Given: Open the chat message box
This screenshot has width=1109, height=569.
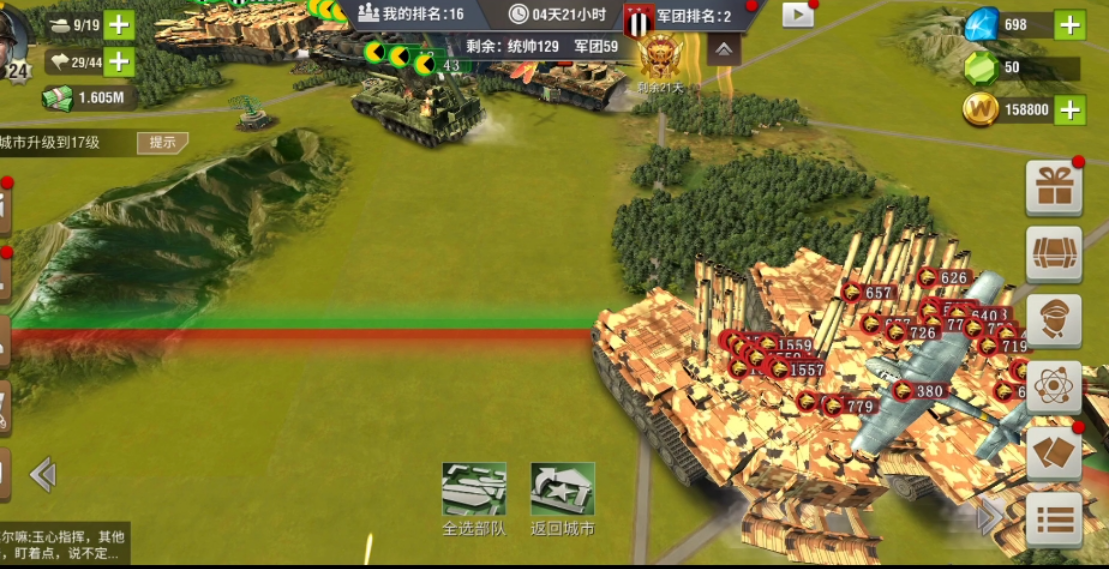Looking at the screenshot, I should pos(62,543).
